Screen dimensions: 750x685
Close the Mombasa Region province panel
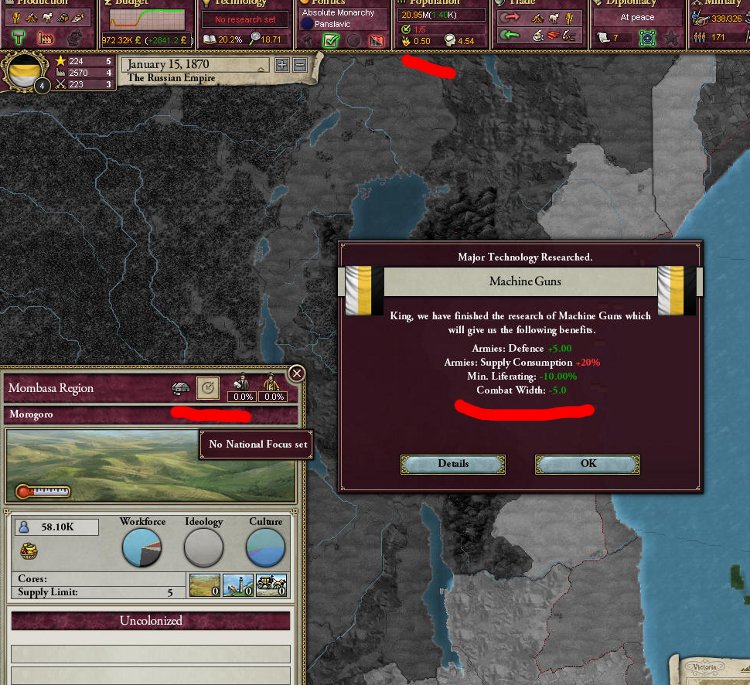coord(296,373)
